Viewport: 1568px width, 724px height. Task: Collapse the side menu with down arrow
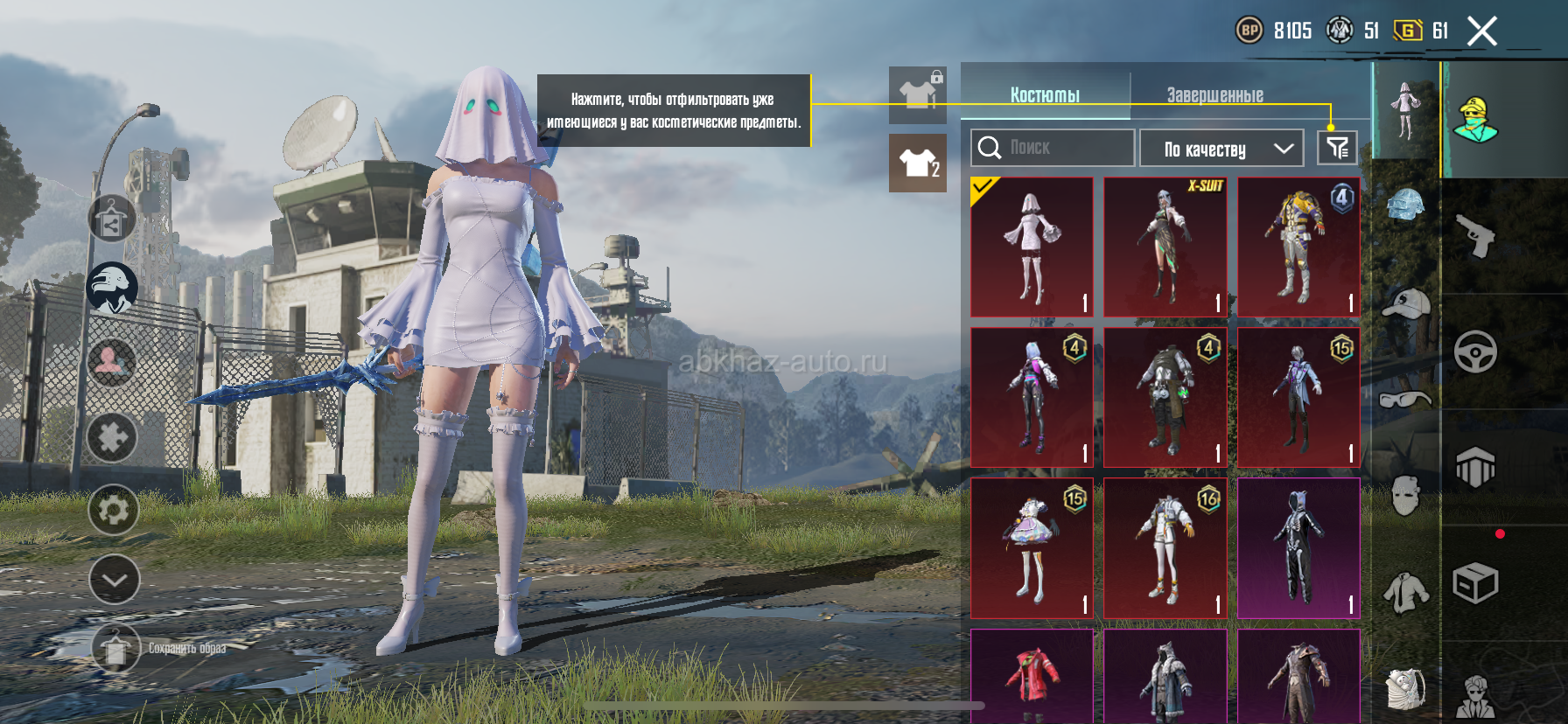(114, 579)
